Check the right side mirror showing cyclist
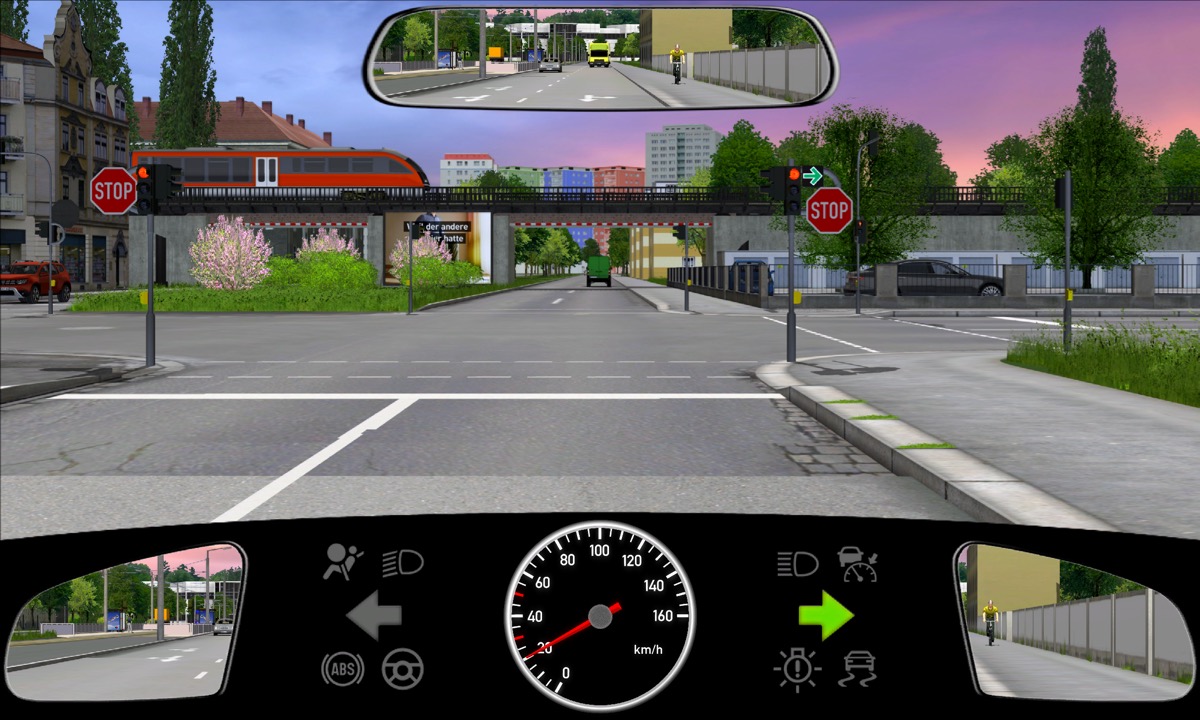 coord(1073,622)
